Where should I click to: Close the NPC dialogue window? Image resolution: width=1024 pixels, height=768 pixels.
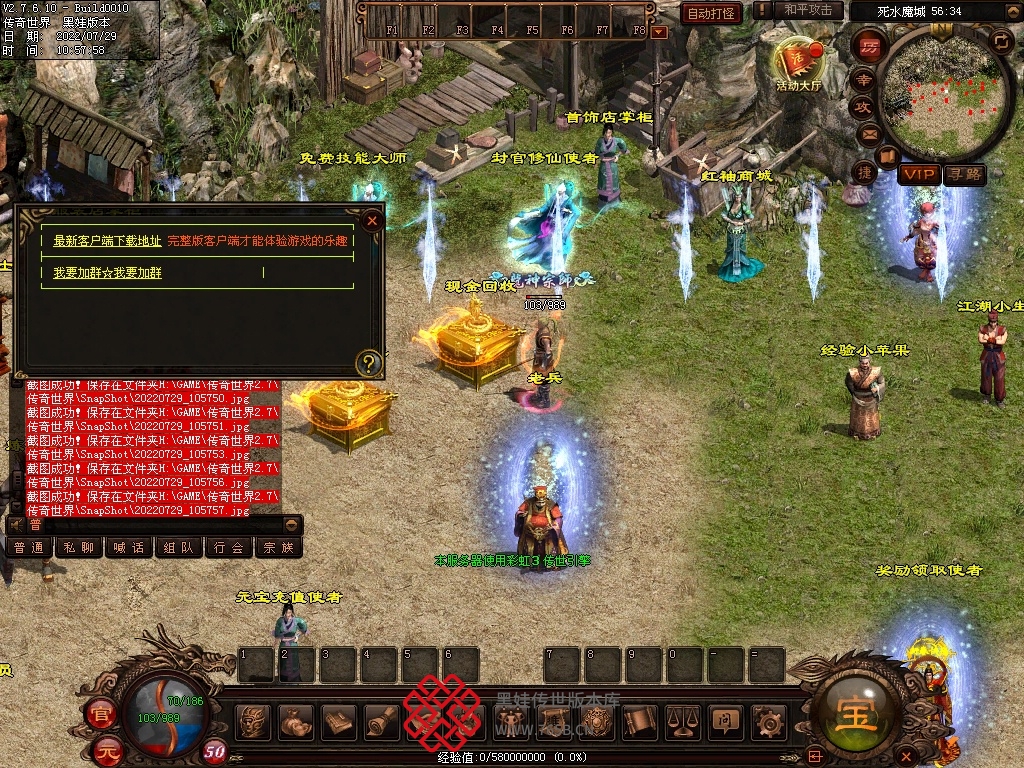coord(373,220)
